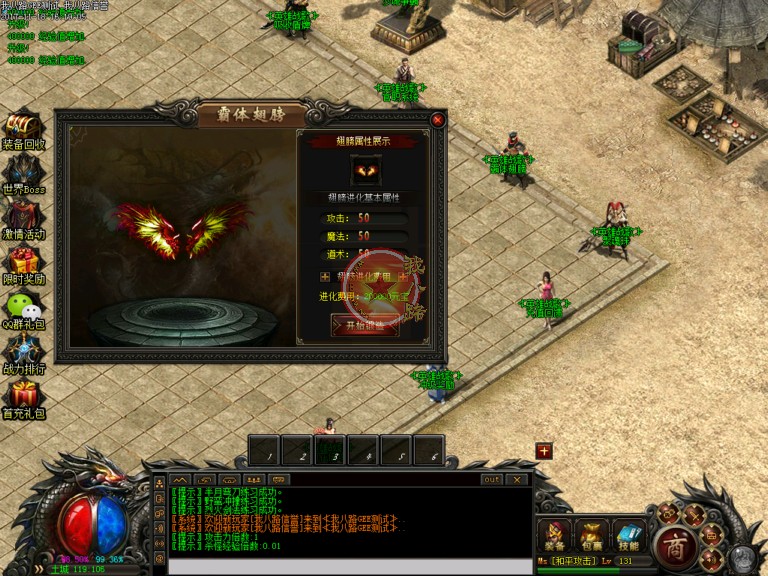Close the chat panel with its X button
This screenshot has width=768, height=576.
(x=517, y=480)
